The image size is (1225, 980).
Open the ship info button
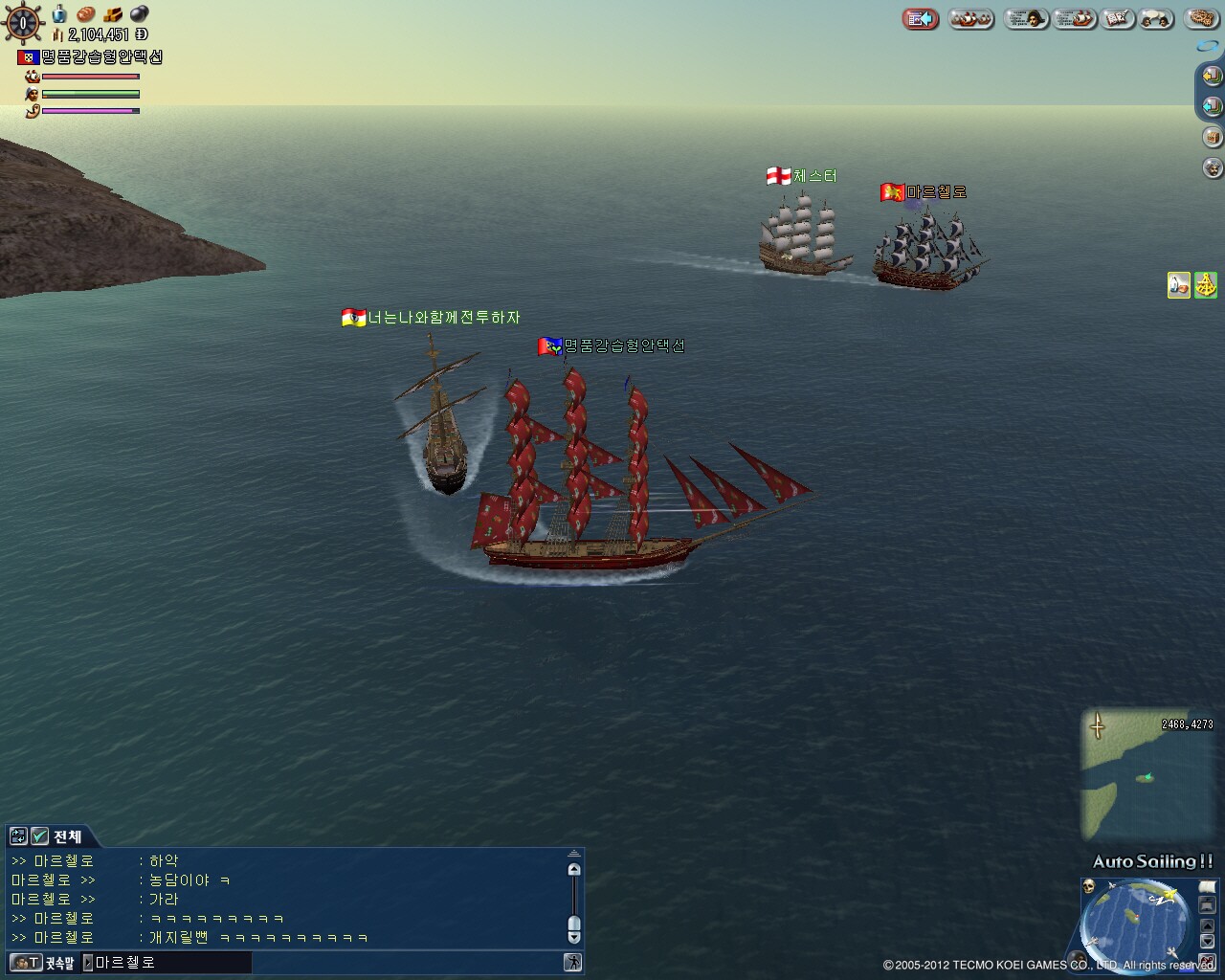tap(1074, 19)
